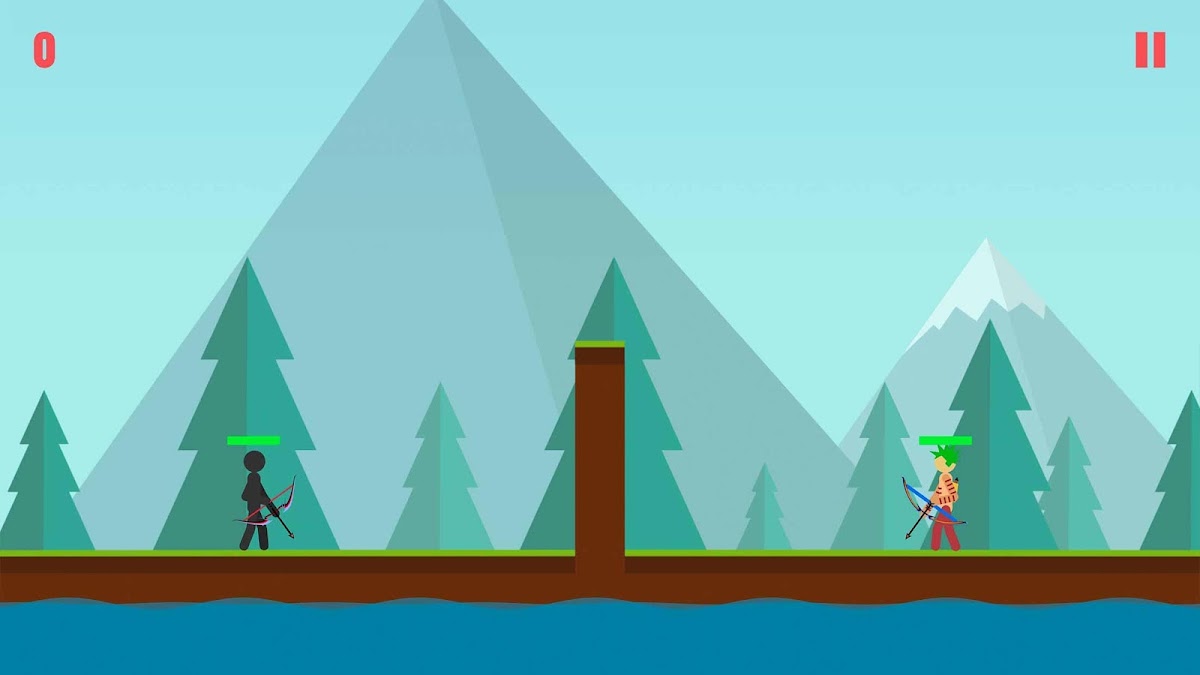This screenshot has width=1200, height=675.
Task: Pause the game with the red pause button
Action: pos(1150,50)
